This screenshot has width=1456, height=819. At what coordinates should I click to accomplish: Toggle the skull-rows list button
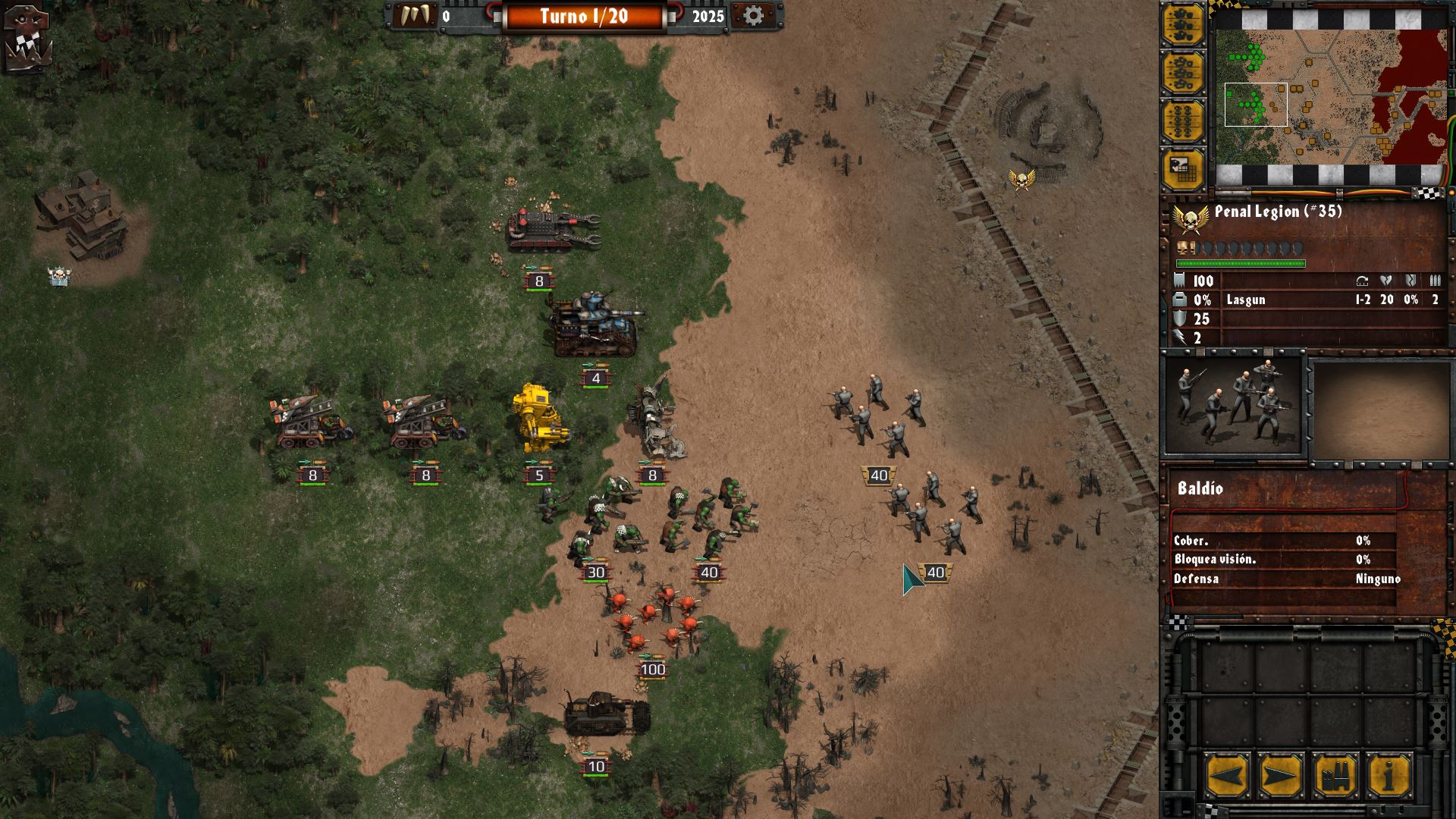point(1183,121)
